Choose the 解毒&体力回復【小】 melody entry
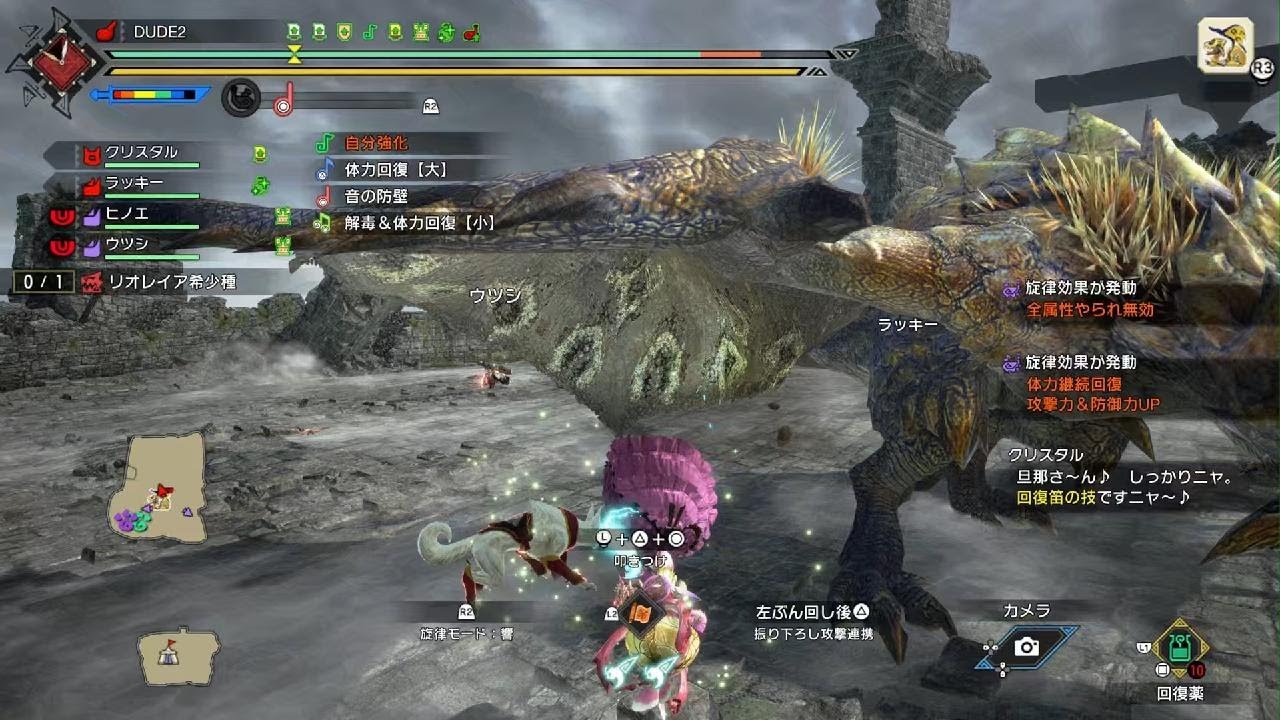Viewport: 1280px width, 720px height. point(418,223)
